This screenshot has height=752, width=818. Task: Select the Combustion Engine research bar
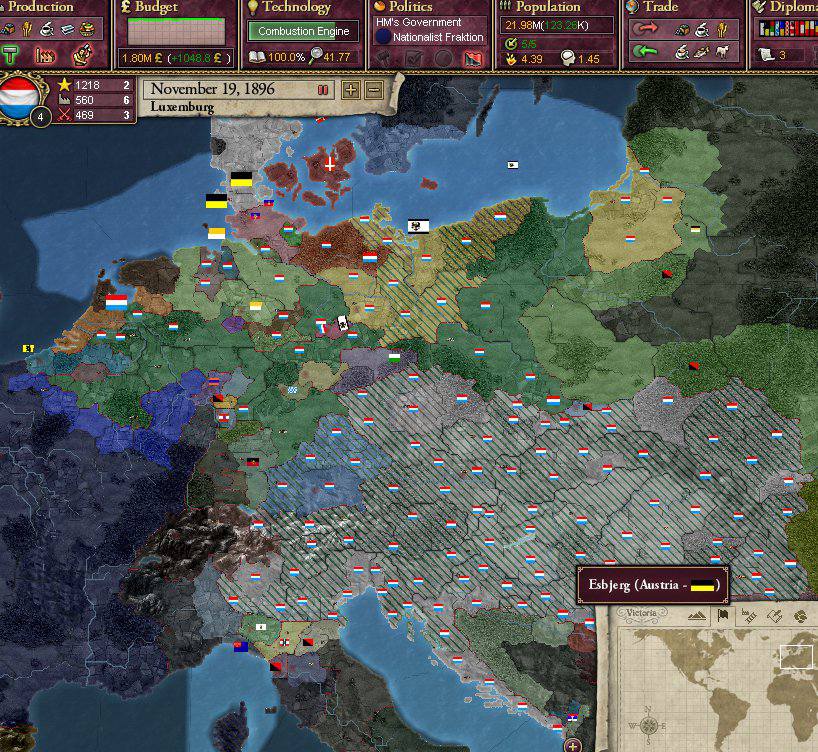(x=303, y=31)
